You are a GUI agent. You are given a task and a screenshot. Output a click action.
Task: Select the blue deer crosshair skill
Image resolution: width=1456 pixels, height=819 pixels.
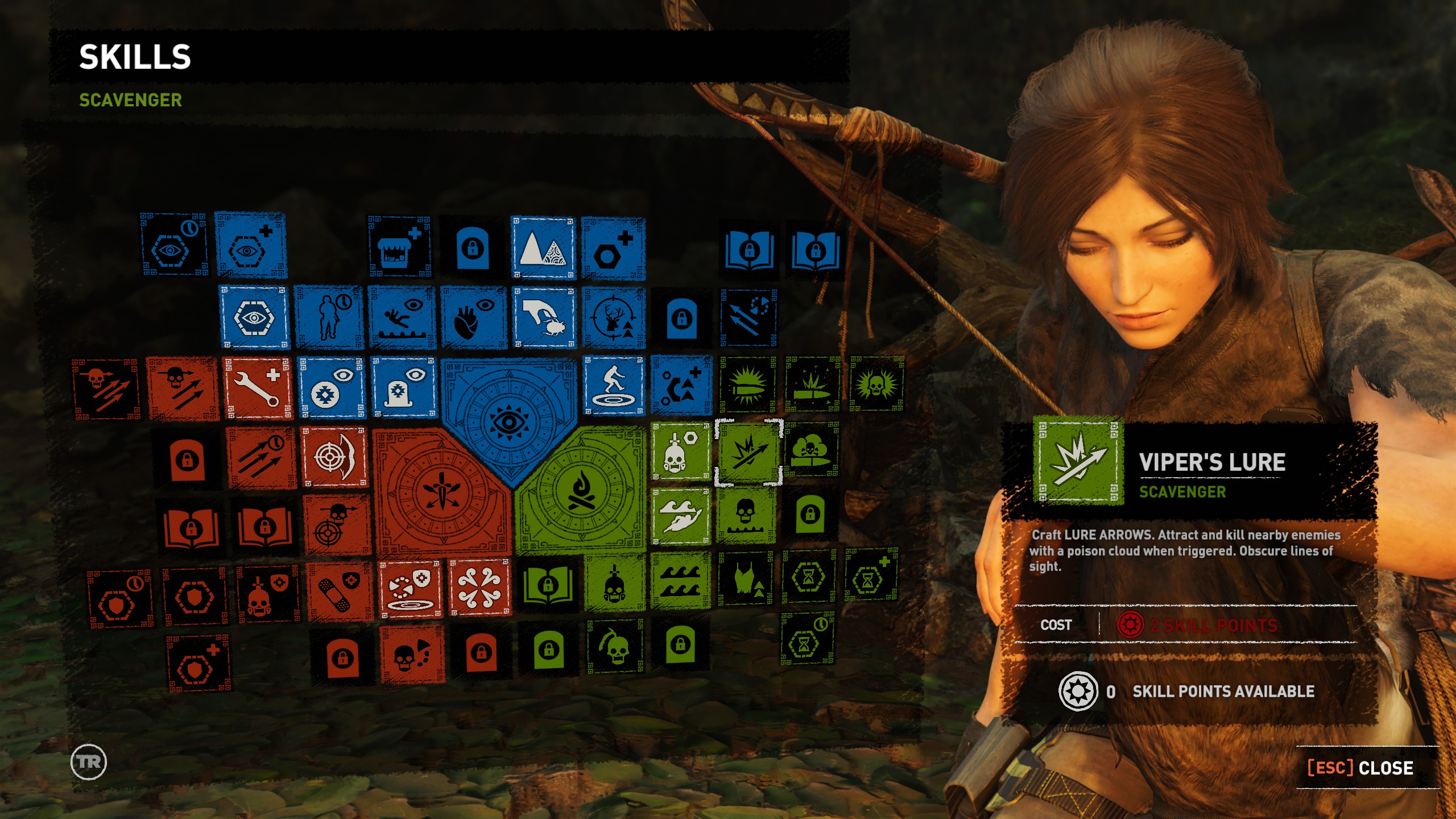click(x=613, y=318)
